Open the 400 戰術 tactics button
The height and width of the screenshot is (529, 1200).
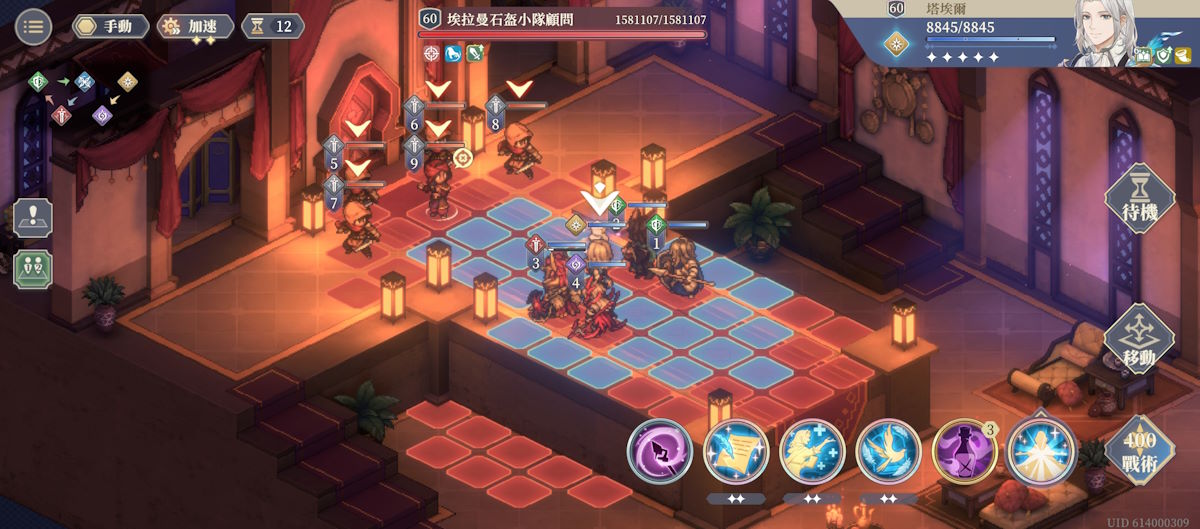[1141, 450]
